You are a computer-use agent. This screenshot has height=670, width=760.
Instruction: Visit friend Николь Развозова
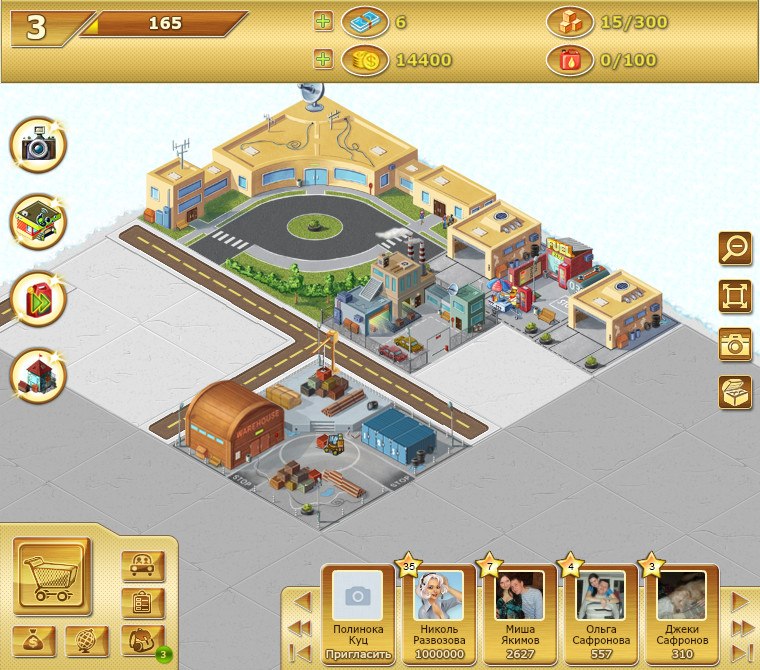click(439, 610)
